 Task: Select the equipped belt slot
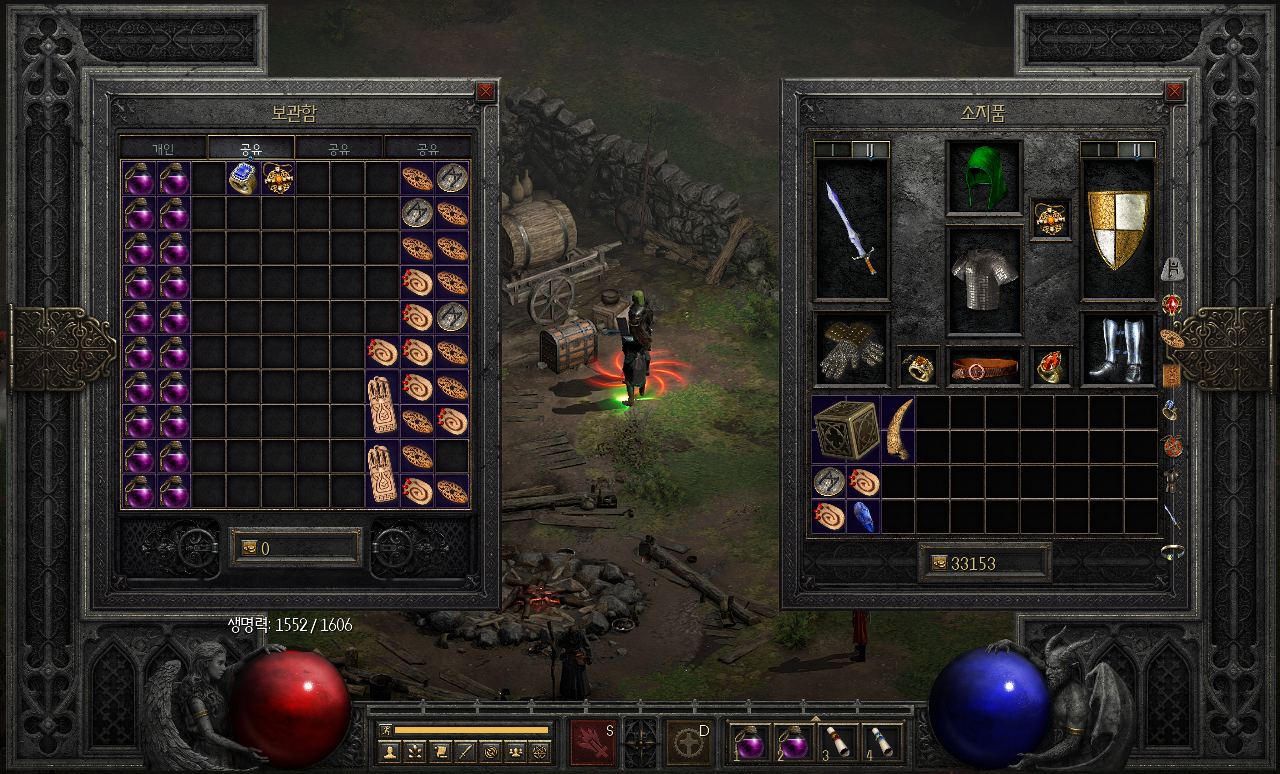coord(984,367)
